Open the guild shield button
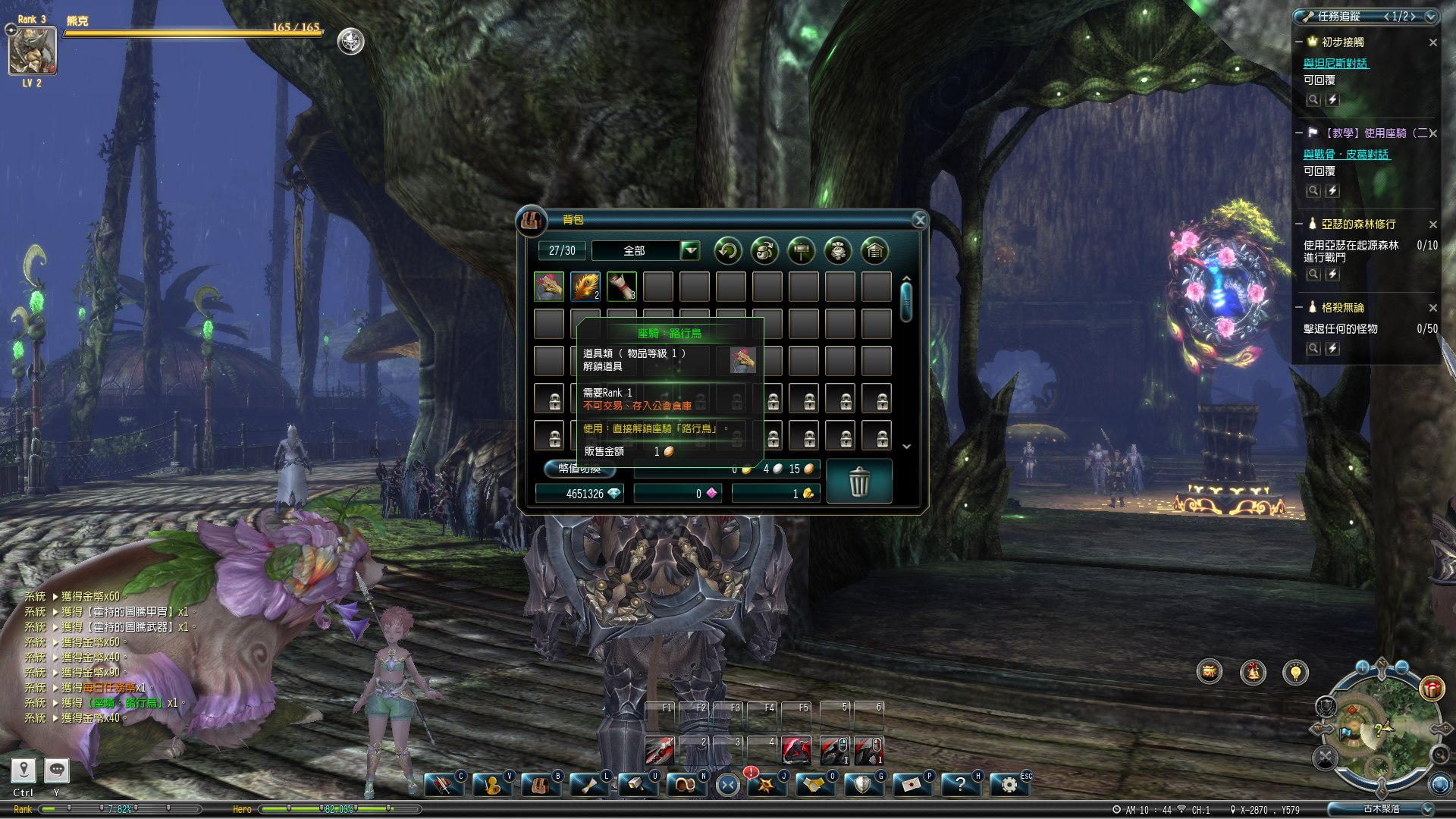The width and height of the screenshot is (1456, 819). coord(862,785)
